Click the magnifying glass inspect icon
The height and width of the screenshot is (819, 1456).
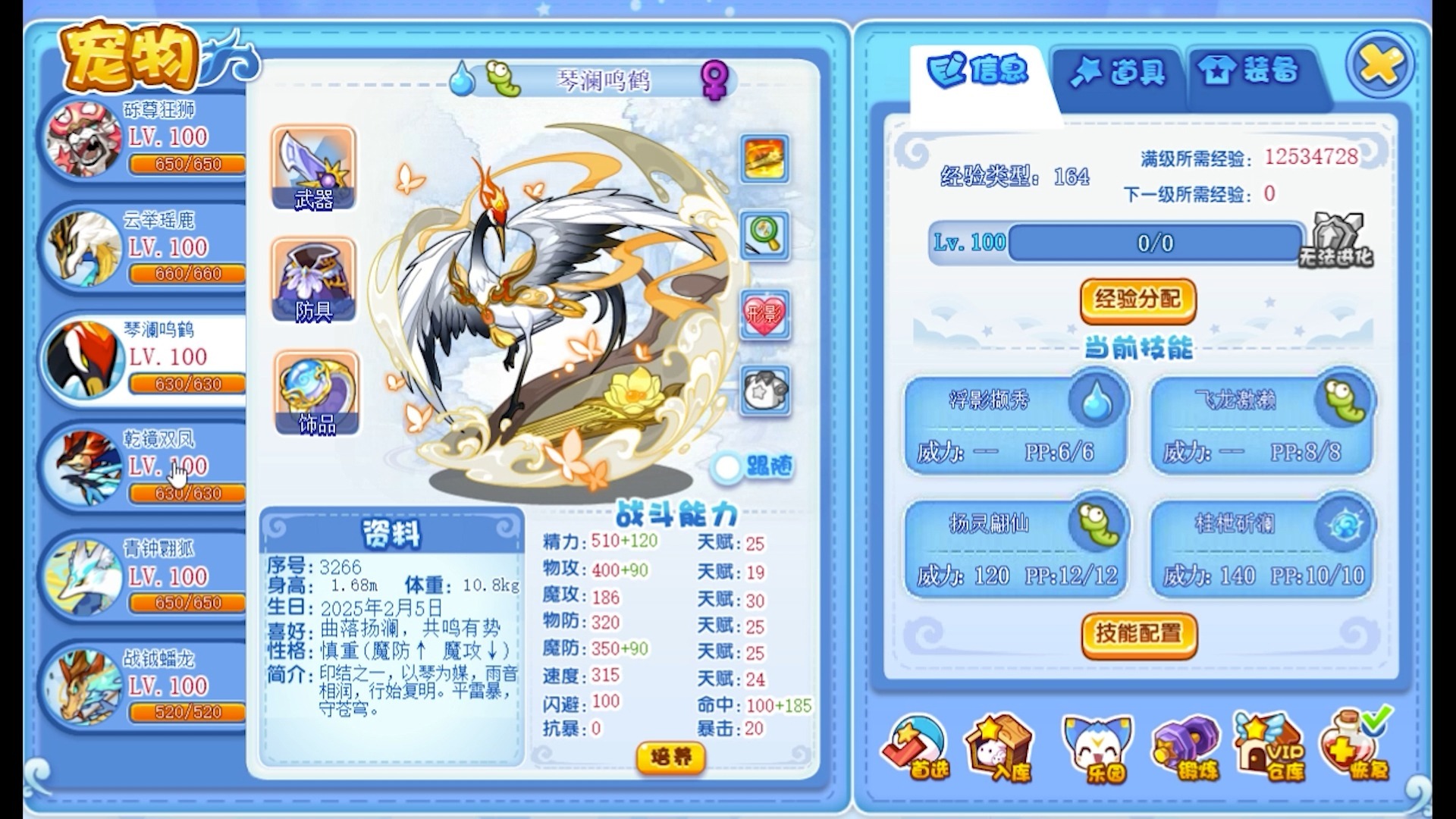click(764, 236)
